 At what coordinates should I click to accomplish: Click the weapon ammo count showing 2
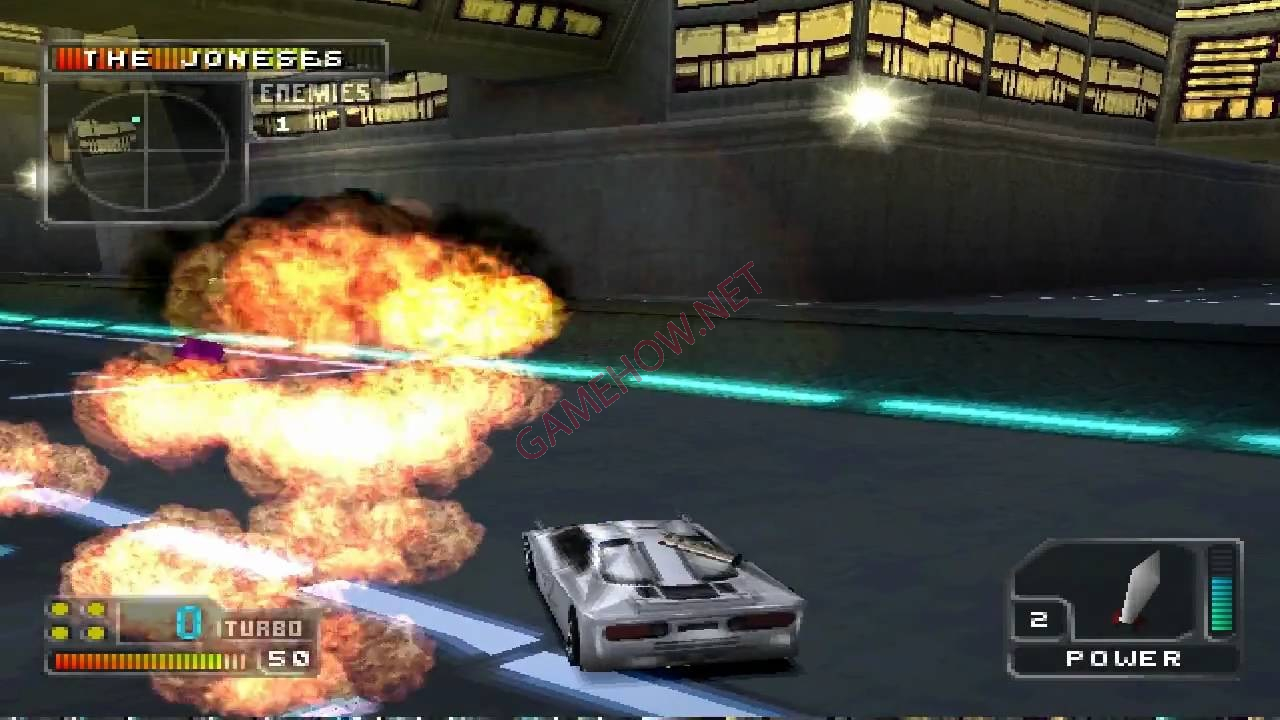point(1040,619)
